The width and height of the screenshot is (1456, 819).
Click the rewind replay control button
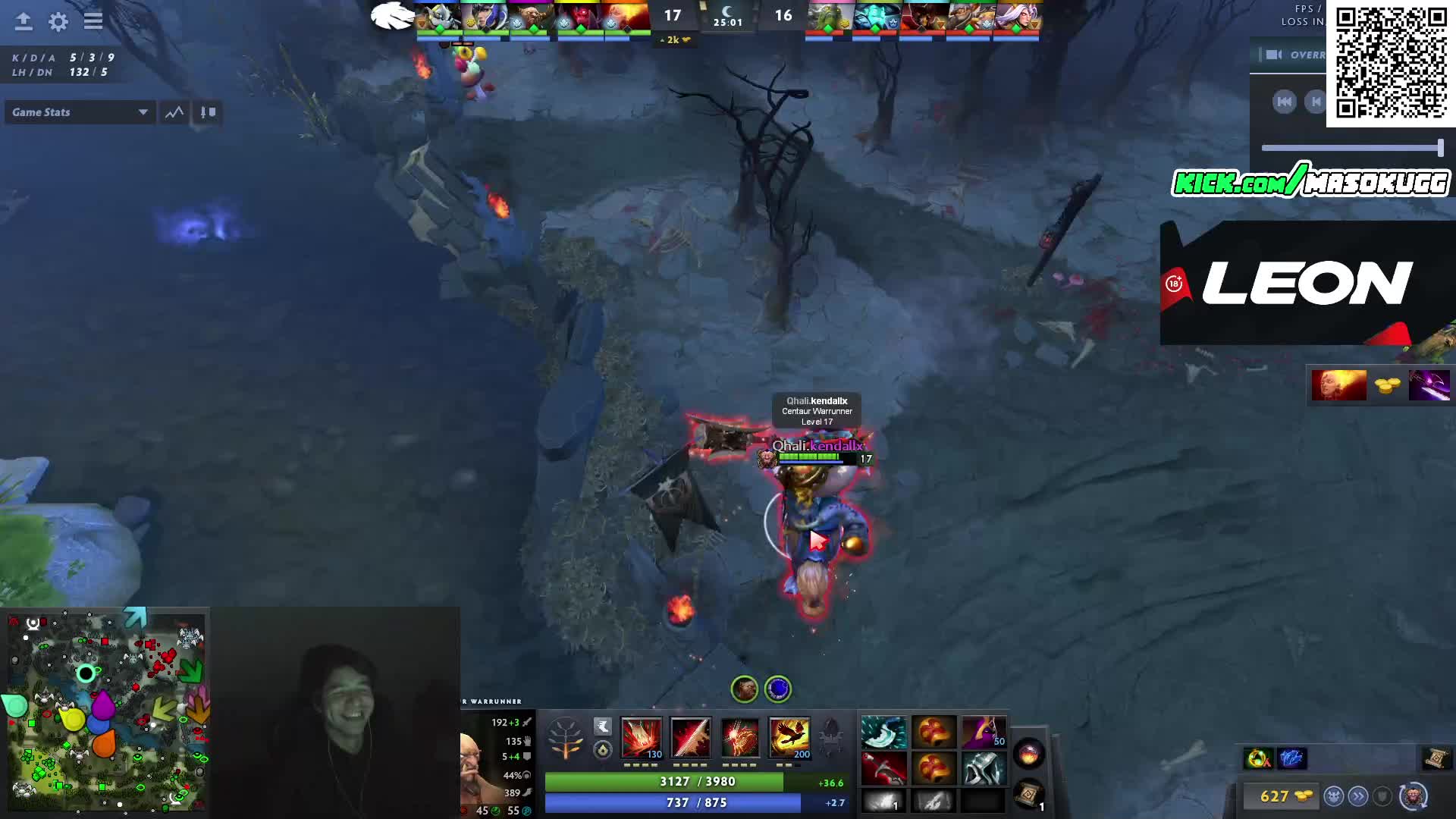click(x=1284, y=102)
